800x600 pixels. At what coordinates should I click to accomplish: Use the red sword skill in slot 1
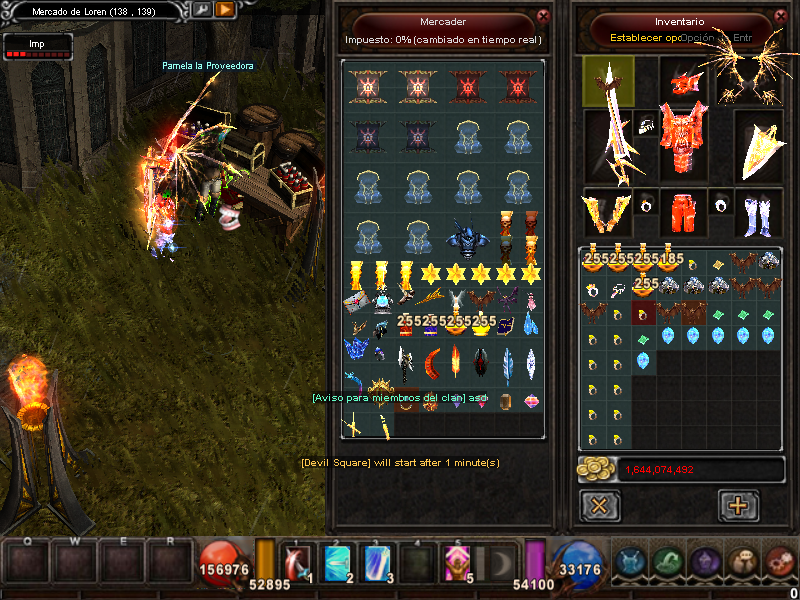tap(298, 562)
